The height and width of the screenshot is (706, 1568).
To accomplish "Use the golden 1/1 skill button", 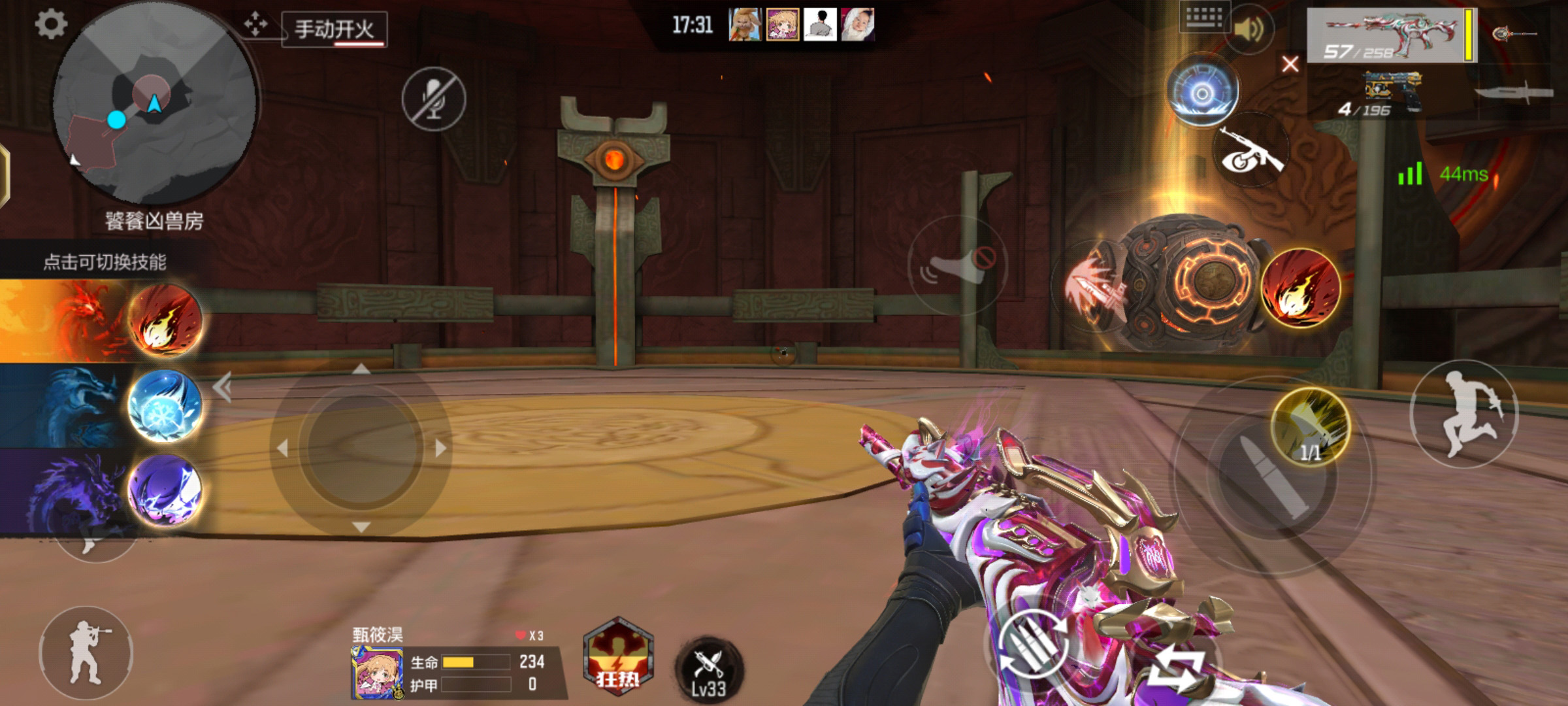I will click(x=1311, y=427).
